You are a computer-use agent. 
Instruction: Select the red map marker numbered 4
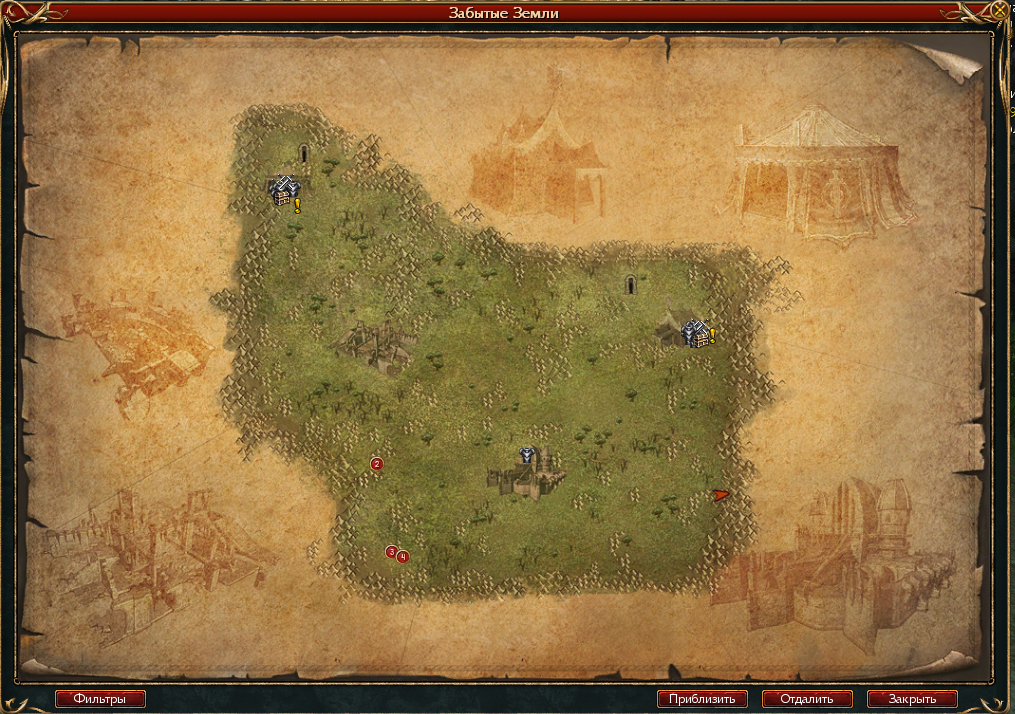pos(402,556)
